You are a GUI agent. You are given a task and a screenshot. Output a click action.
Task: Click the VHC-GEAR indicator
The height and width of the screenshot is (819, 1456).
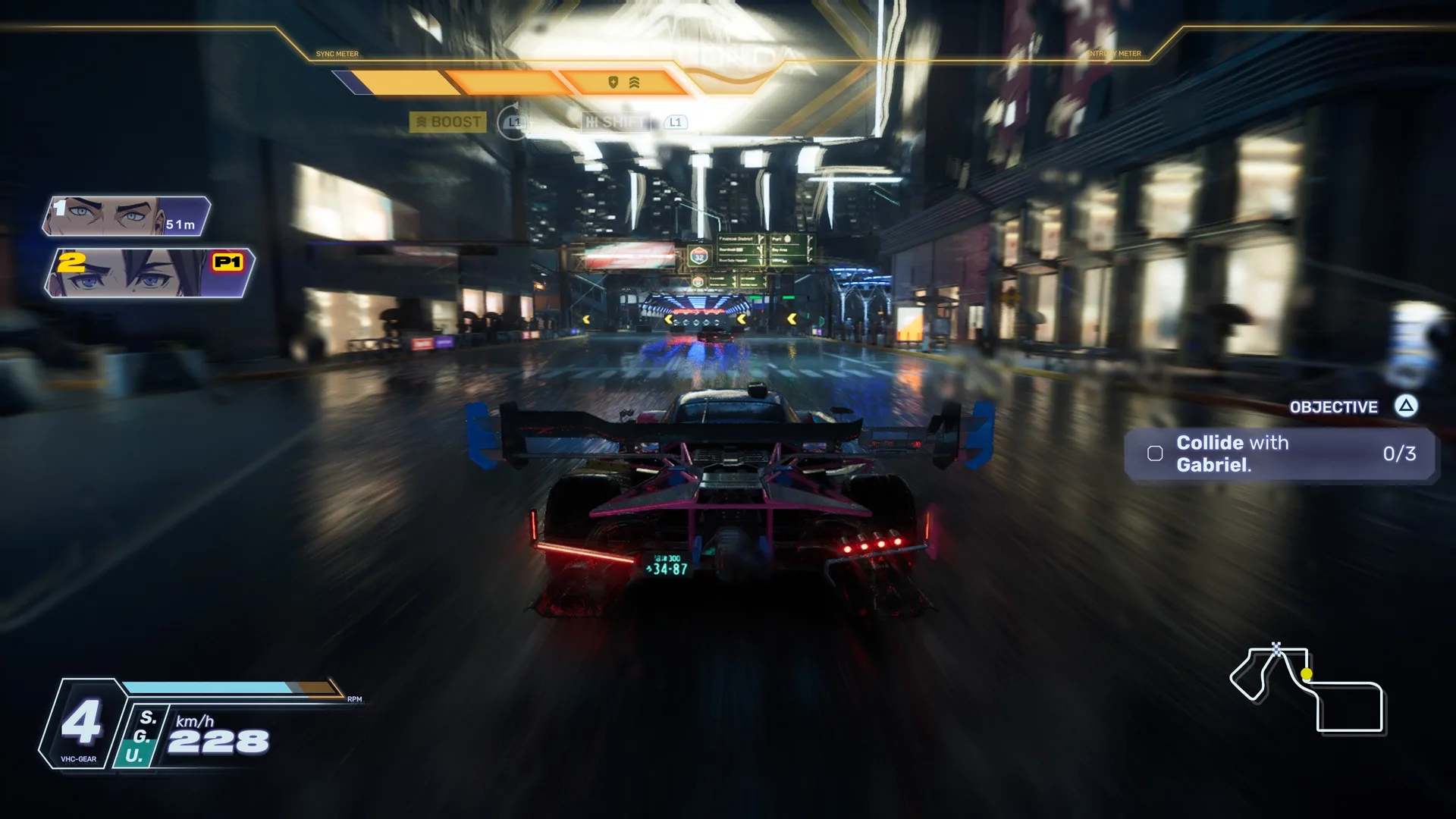[80, 724]
